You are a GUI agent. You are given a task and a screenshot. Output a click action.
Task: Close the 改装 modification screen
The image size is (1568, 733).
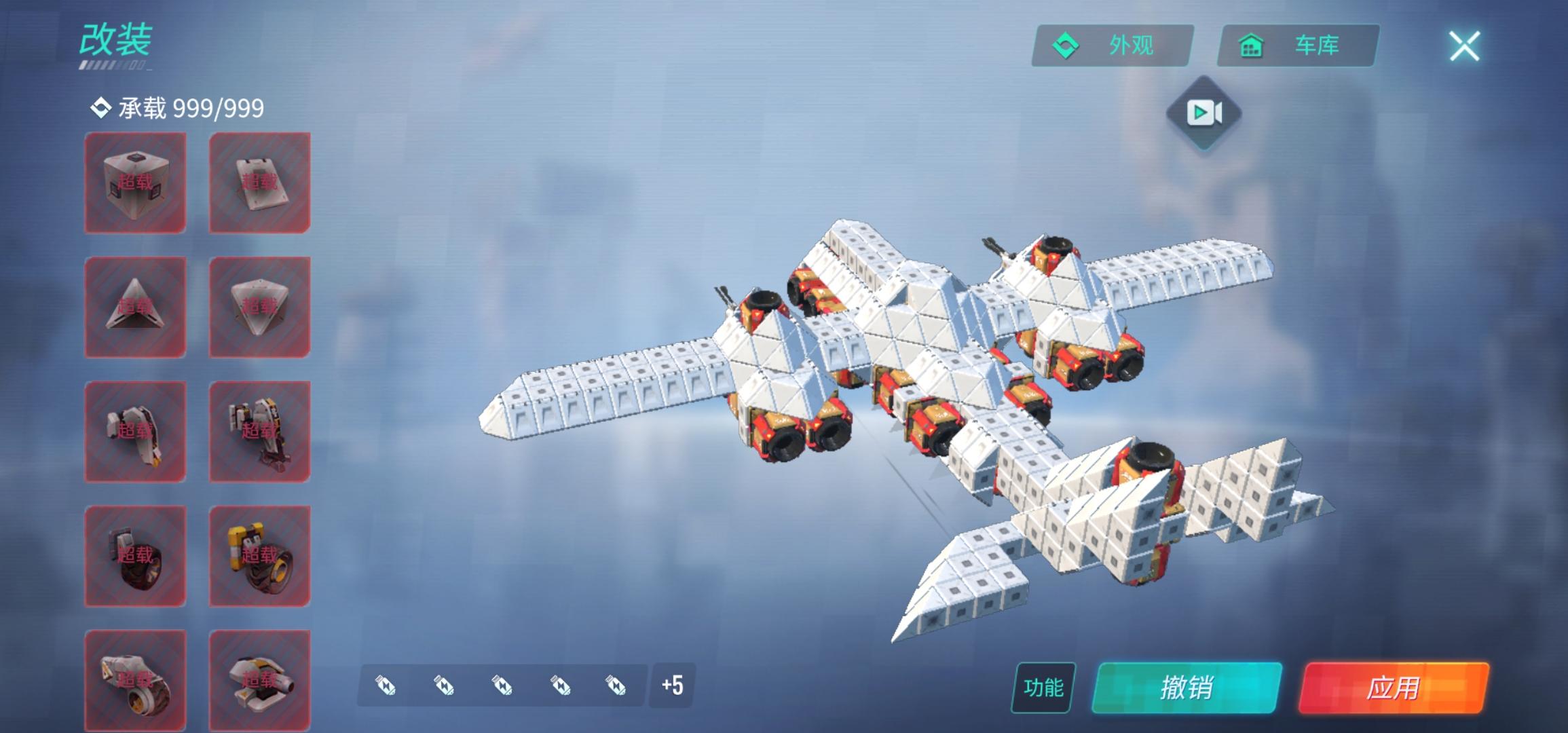tap(1464, 46)
